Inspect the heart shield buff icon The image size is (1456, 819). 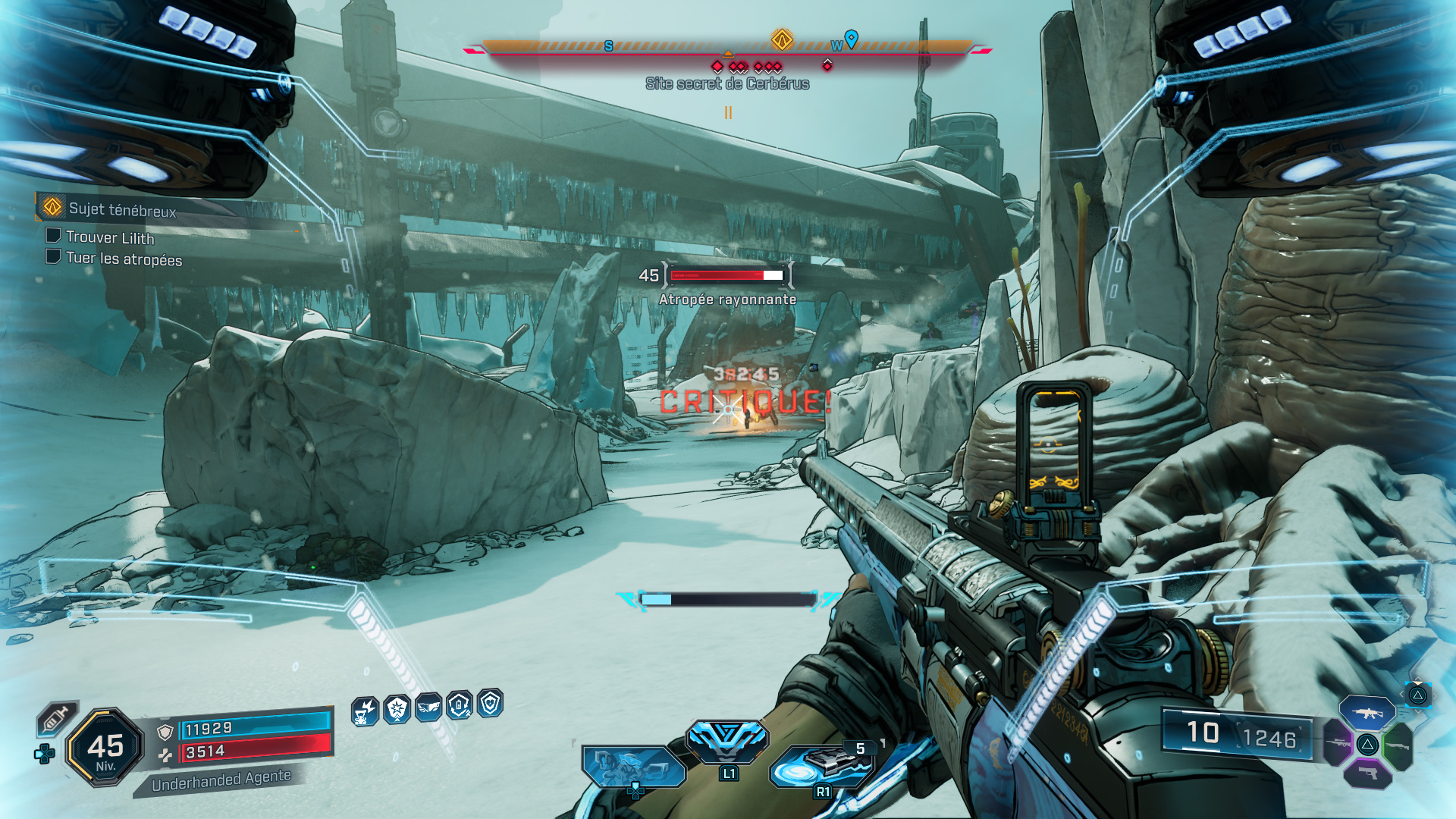coord(491,703)
